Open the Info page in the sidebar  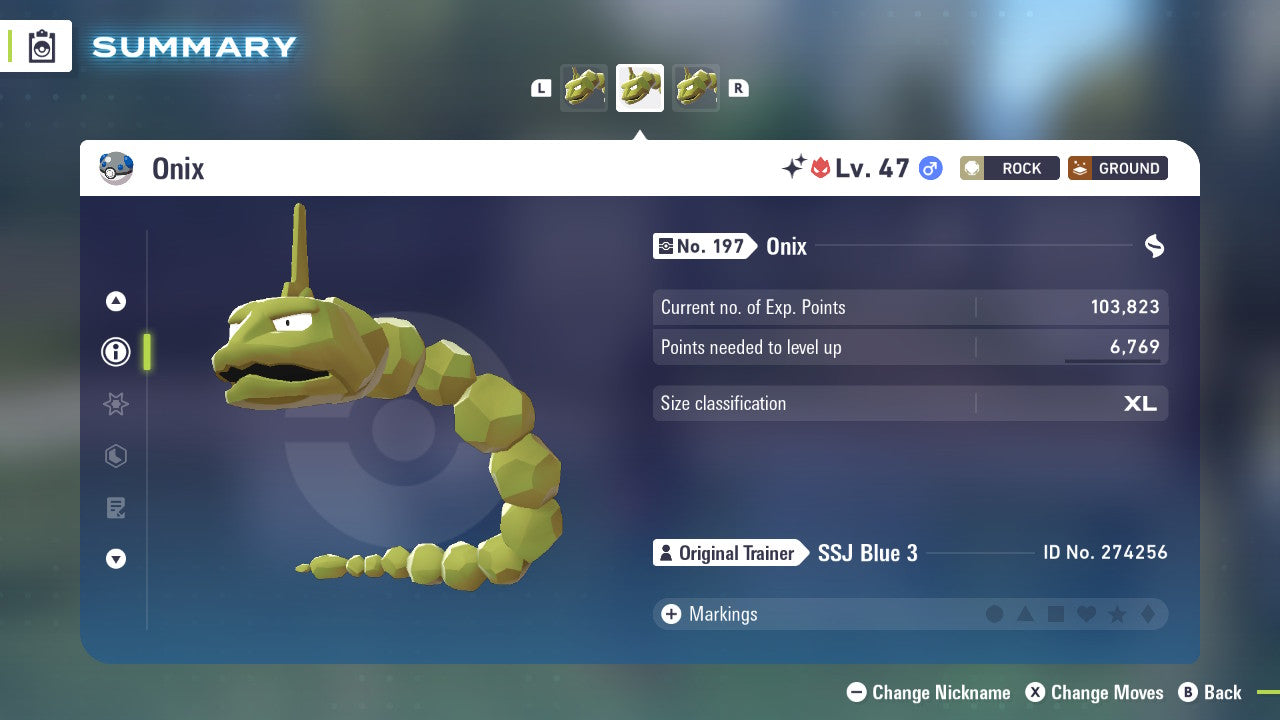coord(115,352)
